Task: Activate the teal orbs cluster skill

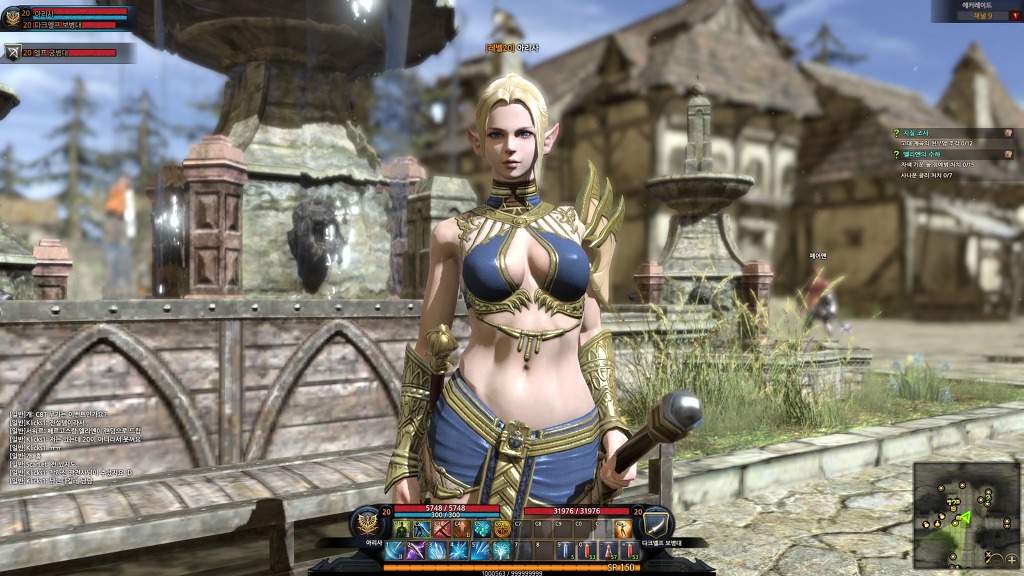Action: click(481, 529)
